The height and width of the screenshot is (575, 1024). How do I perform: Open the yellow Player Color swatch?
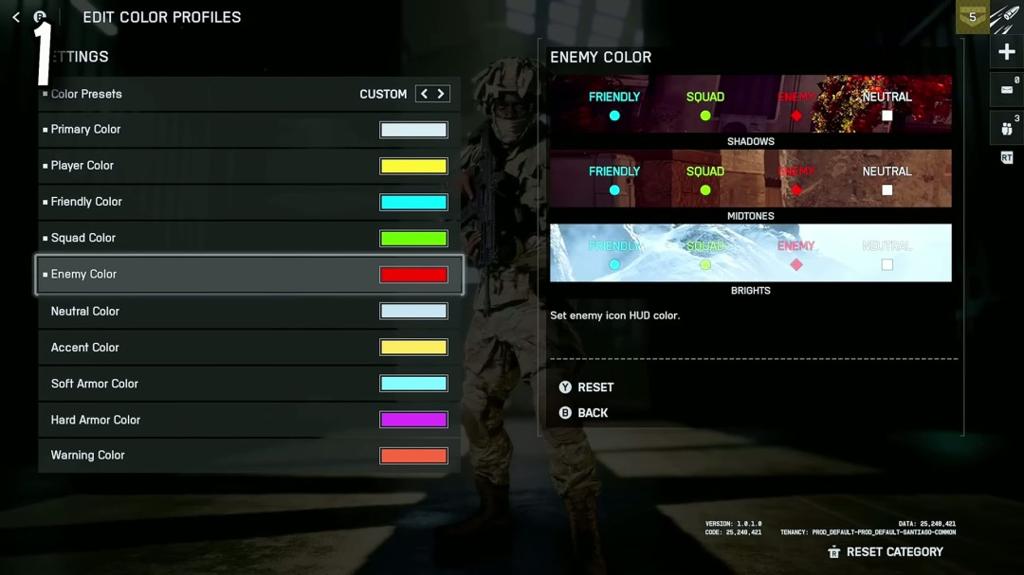(x=413, y=166)
